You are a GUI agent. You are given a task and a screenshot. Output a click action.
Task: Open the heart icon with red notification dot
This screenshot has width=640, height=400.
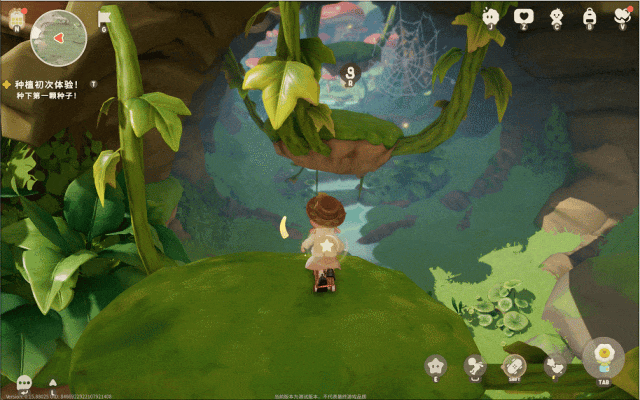(621, 16)
